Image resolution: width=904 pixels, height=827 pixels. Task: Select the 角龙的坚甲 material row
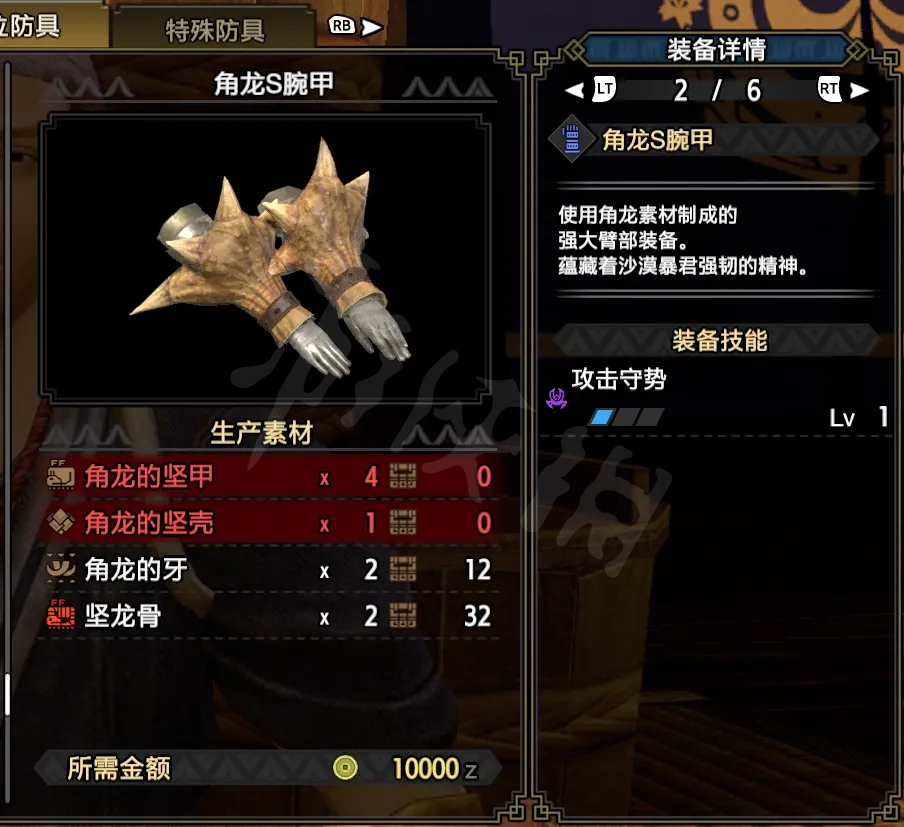[269, 476]
